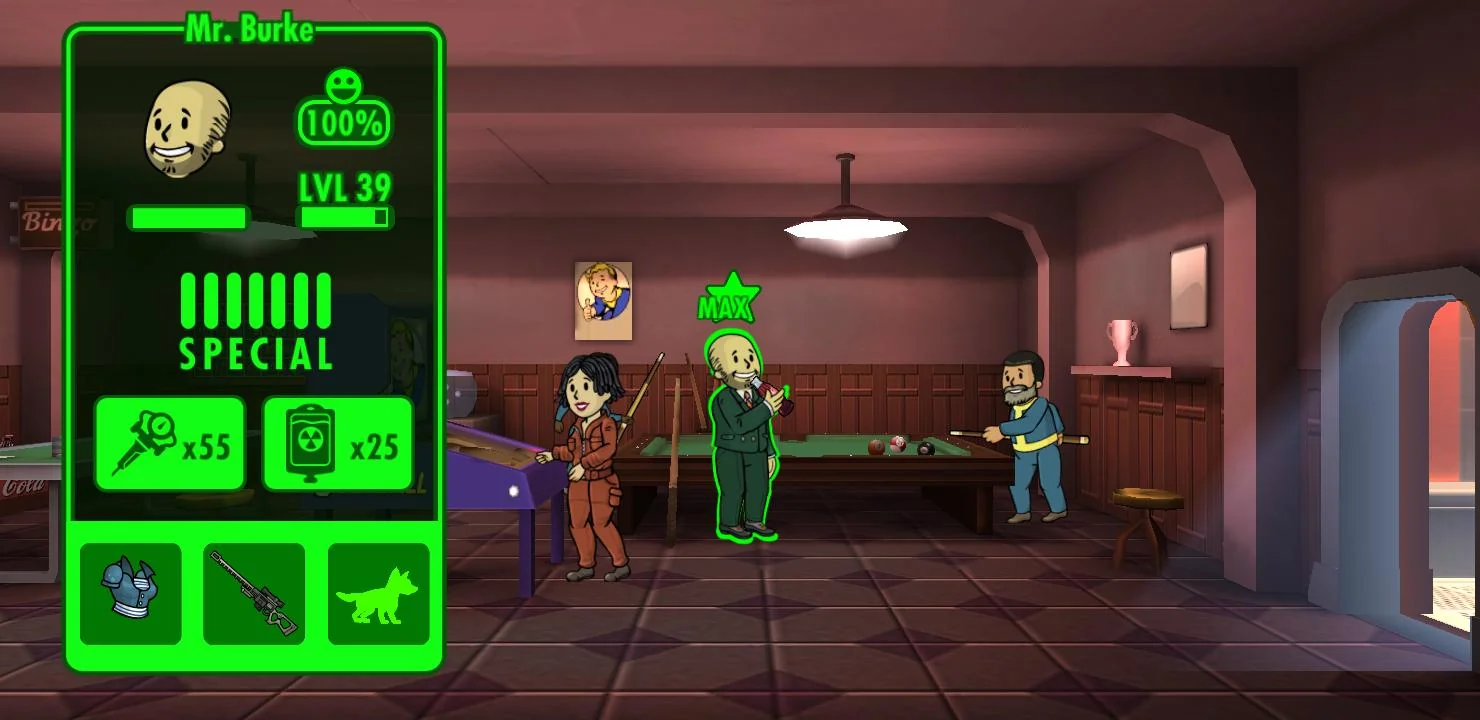Click Mr. Burke's portrait face
This screenshot has height=720, width=1480.
(187, 130)
